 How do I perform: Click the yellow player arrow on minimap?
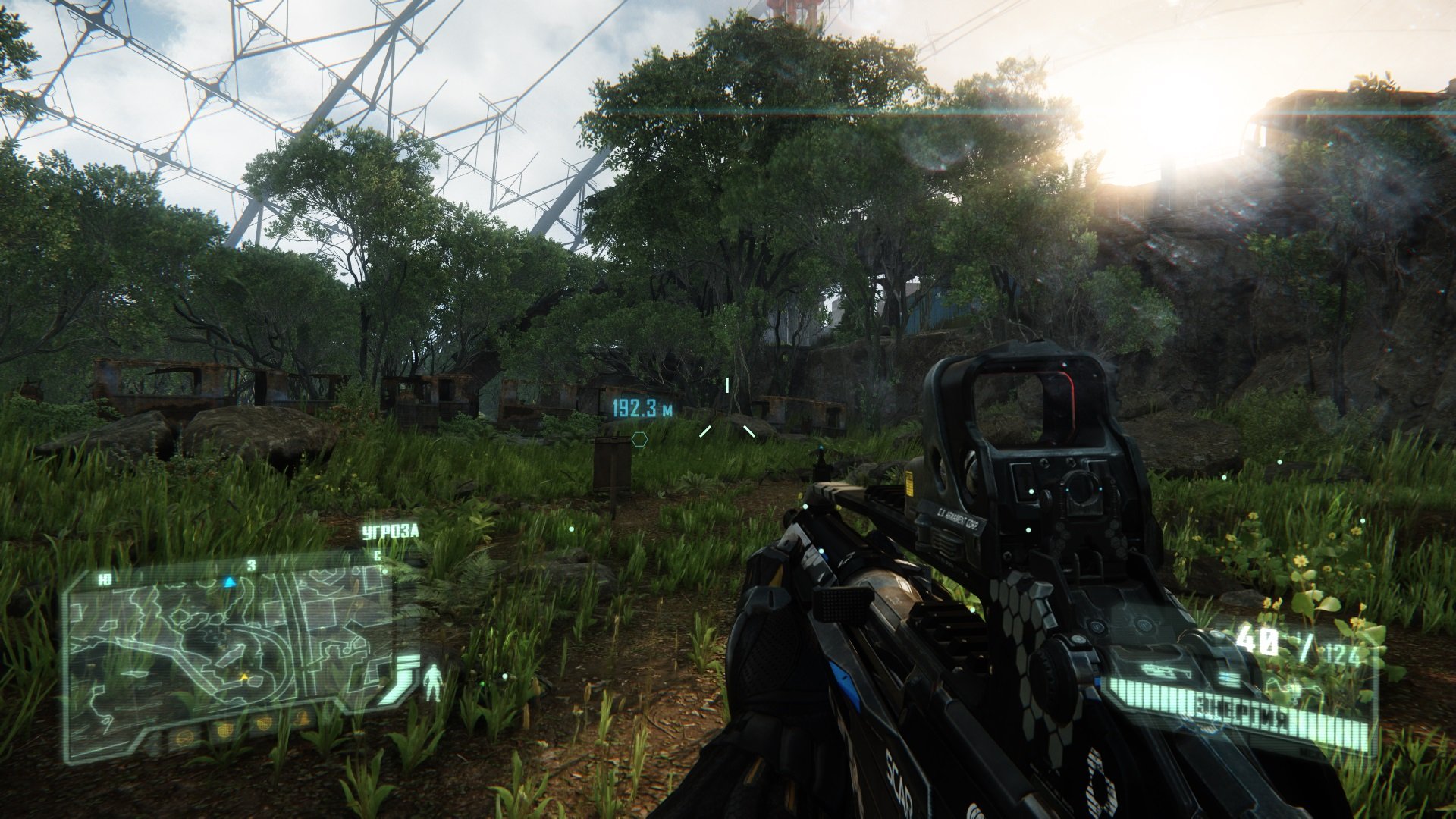click(x=243, y=676)
